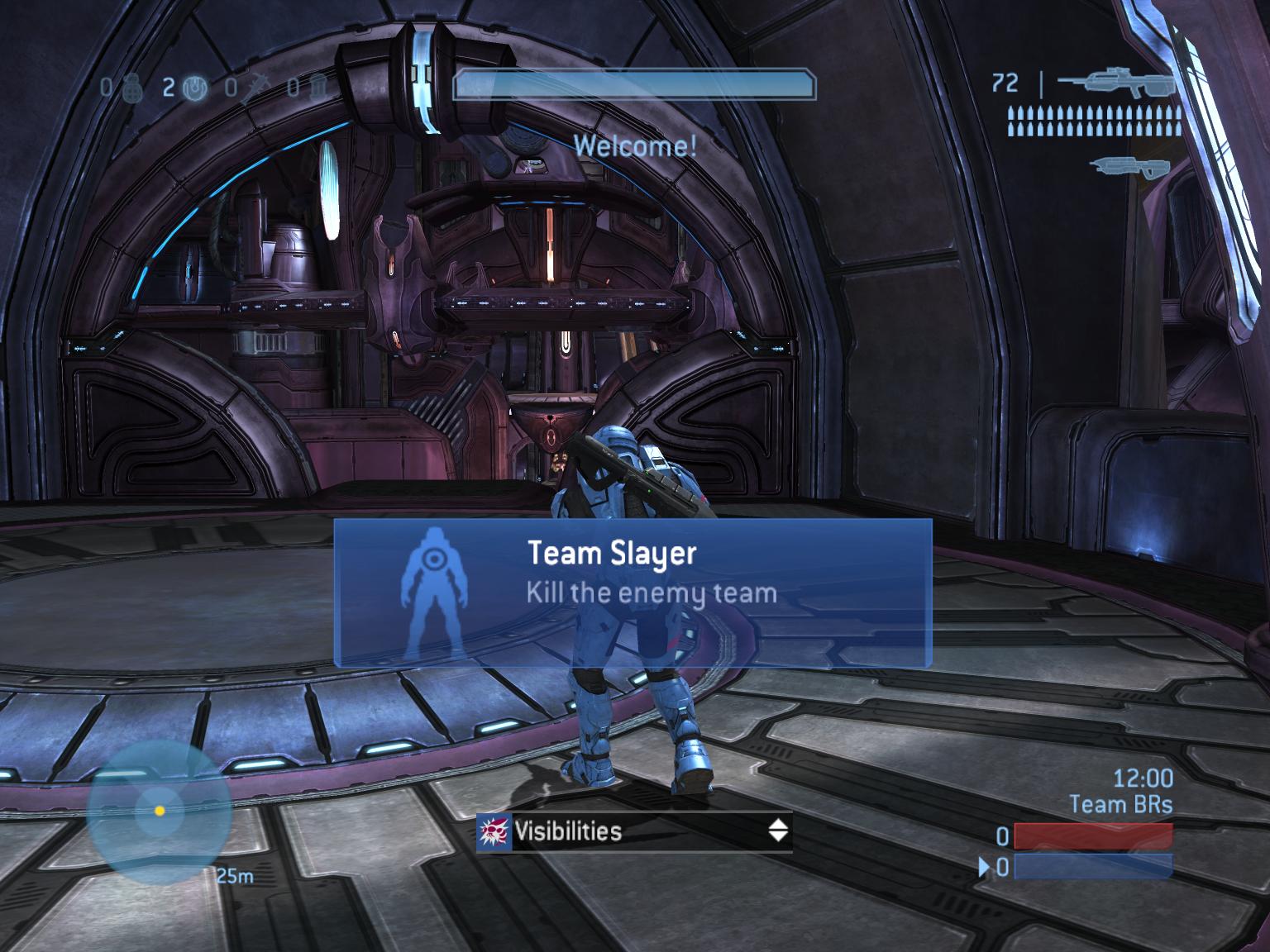Select the battle rifle weapon icon
Image resolution: width=1270 pixels, height=952 pixels.
[x=1115, y=83]
